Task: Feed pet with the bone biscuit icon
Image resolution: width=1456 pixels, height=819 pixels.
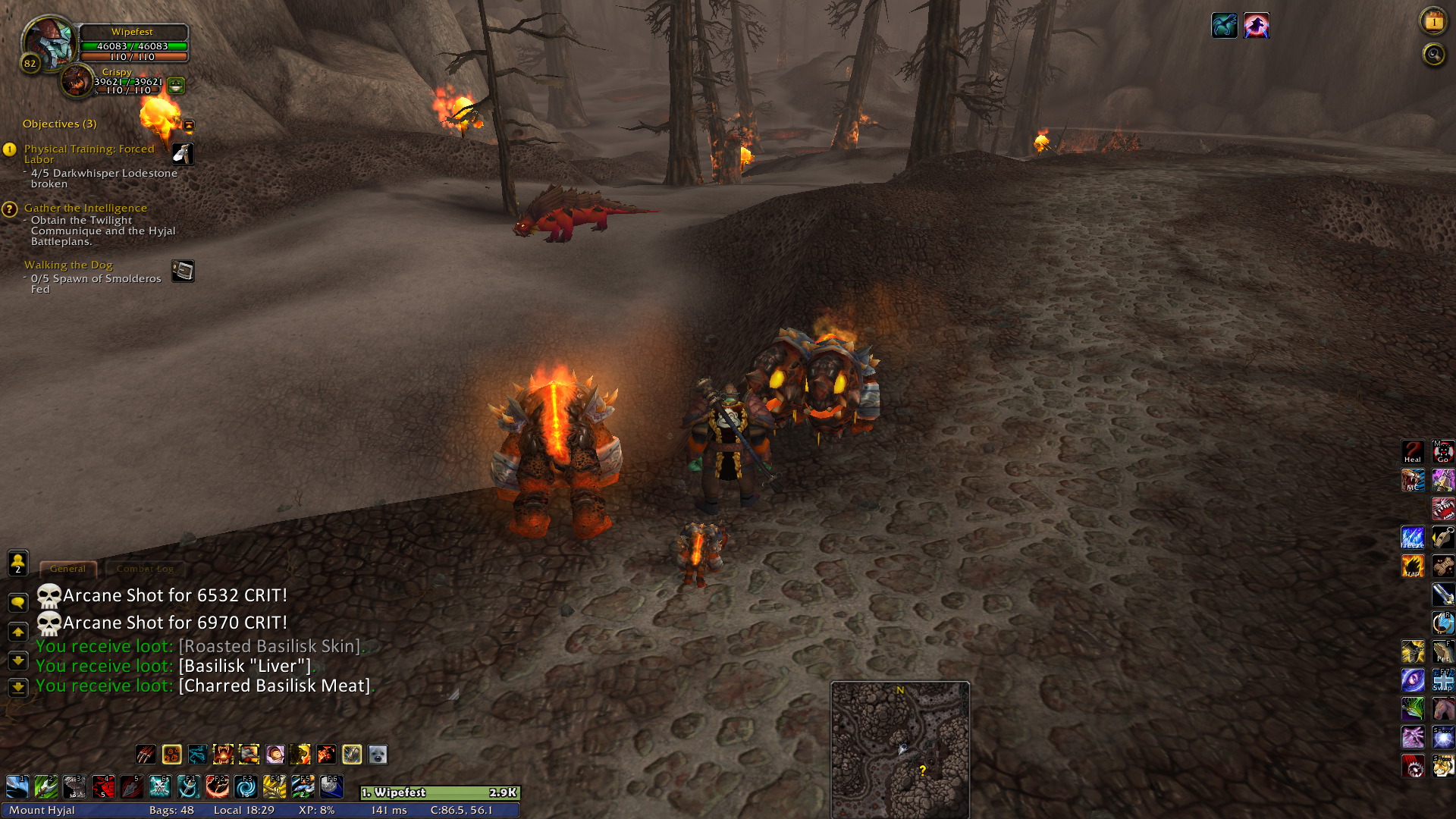Action: pyautogui.click(x=1442, y=566)
